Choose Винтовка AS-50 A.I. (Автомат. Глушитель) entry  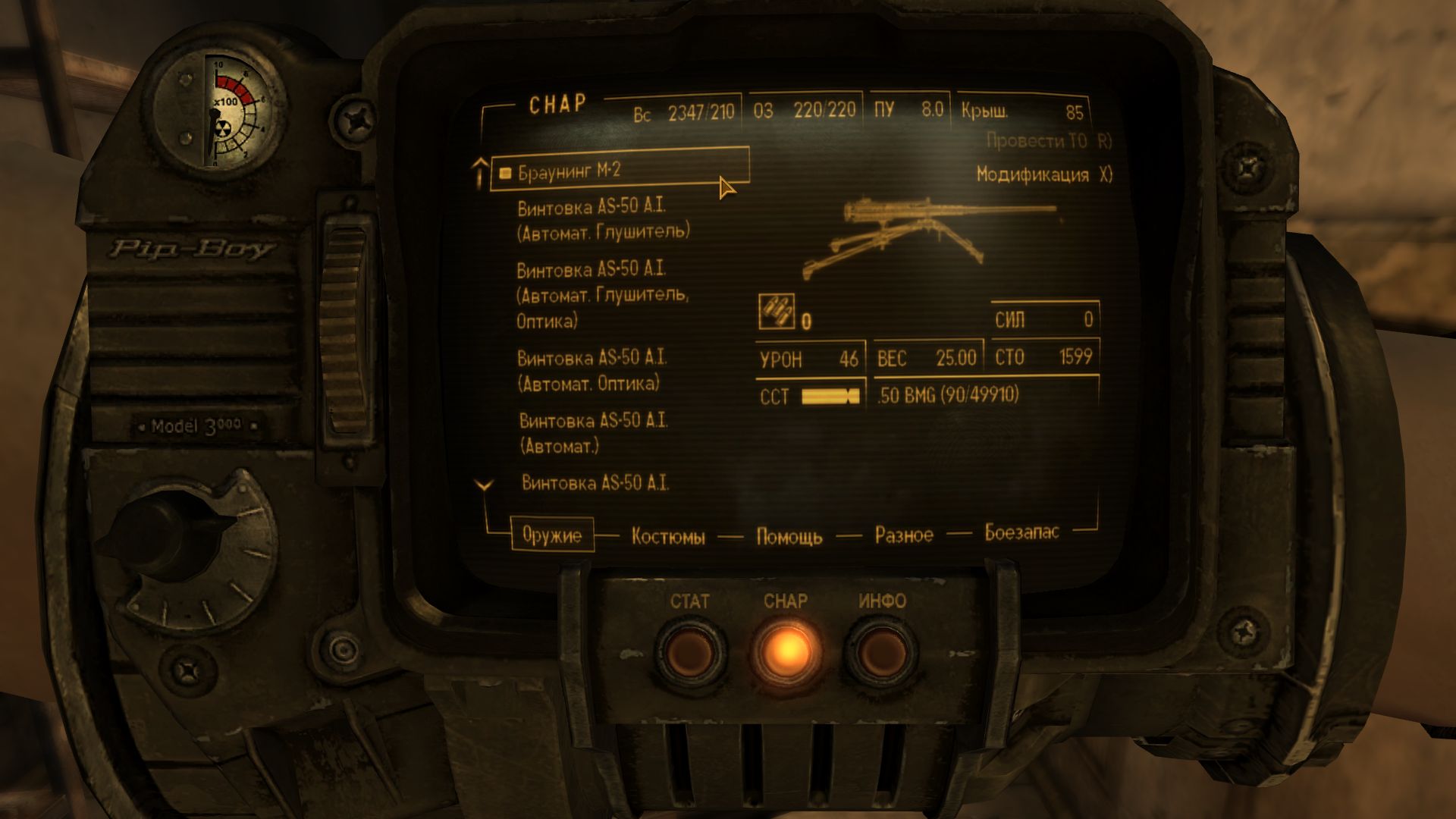[603, 220]
